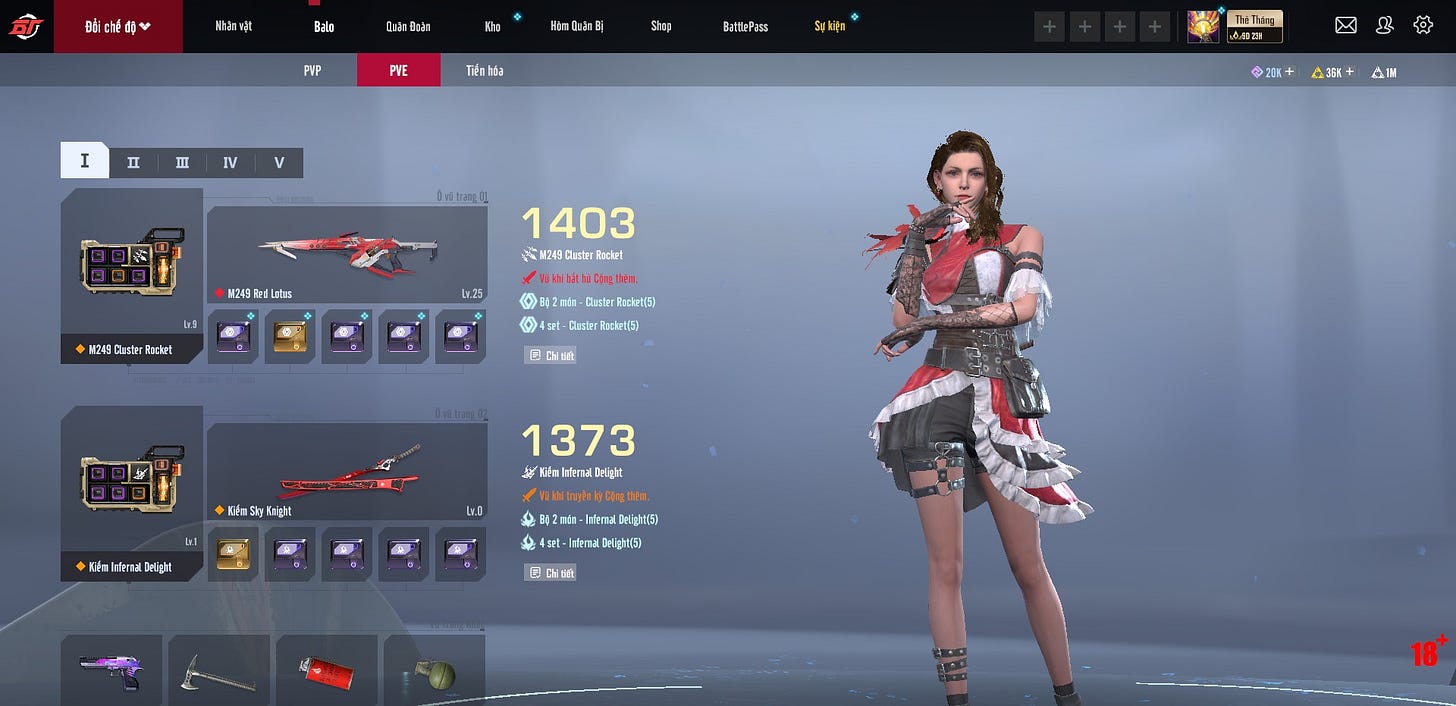Image resolution: width=1456 pixels, height=706 pixels.
Task: Open the Shop
Action: pyautogui.click(x=661, y=26)
